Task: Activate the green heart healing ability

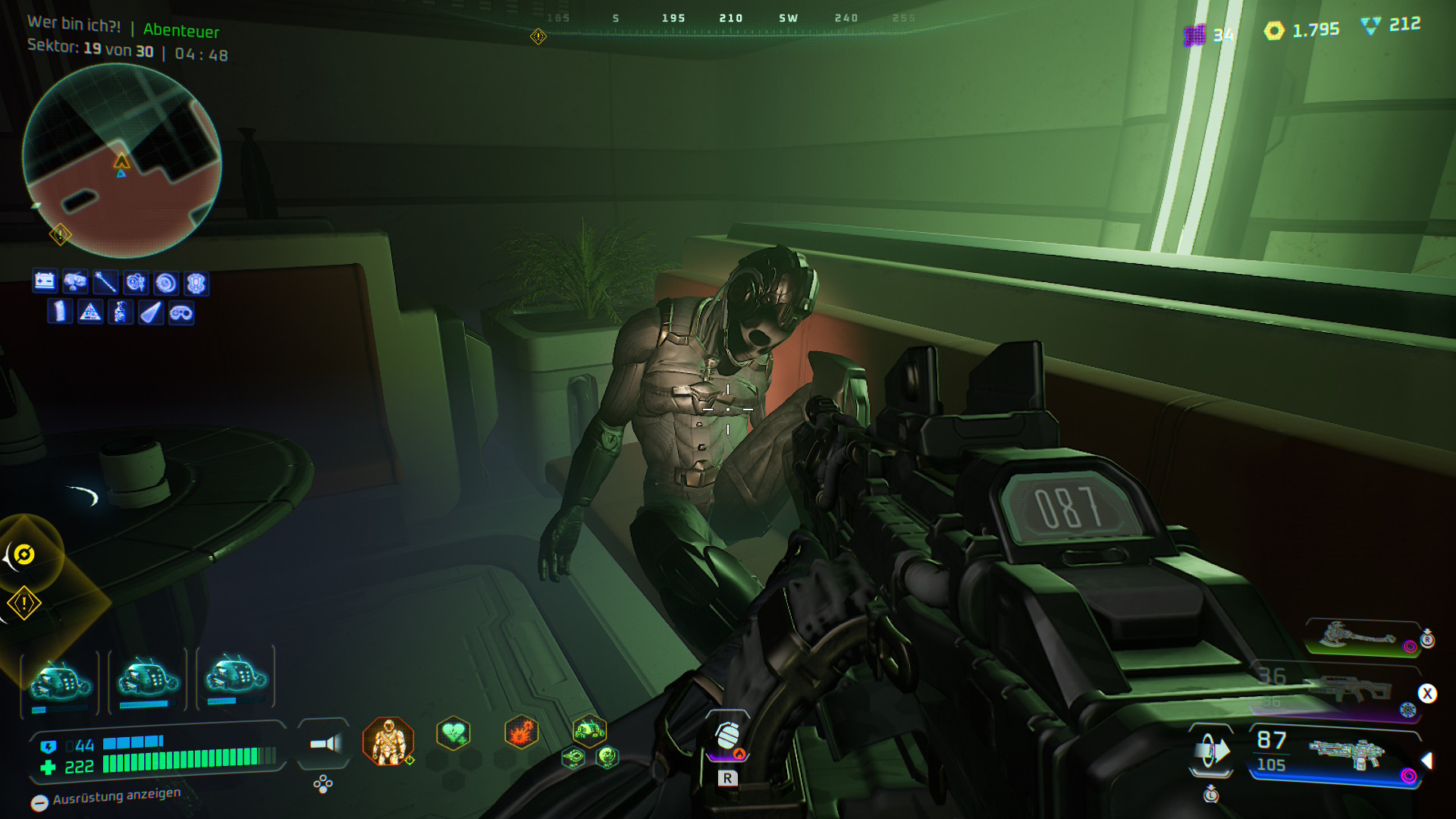Action: tap(453, 733)
